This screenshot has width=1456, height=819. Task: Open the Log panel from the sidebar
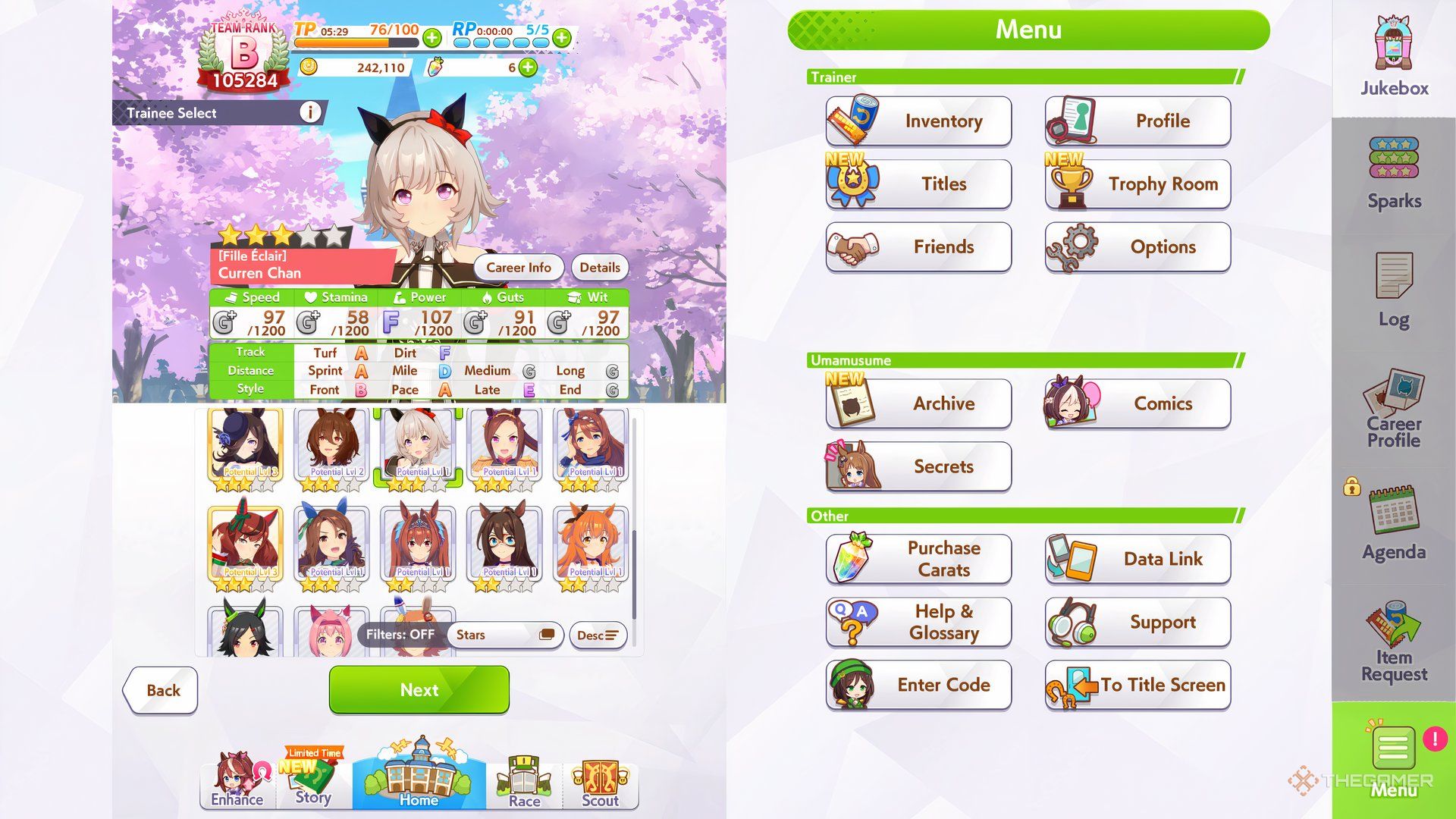[1392, 292]
